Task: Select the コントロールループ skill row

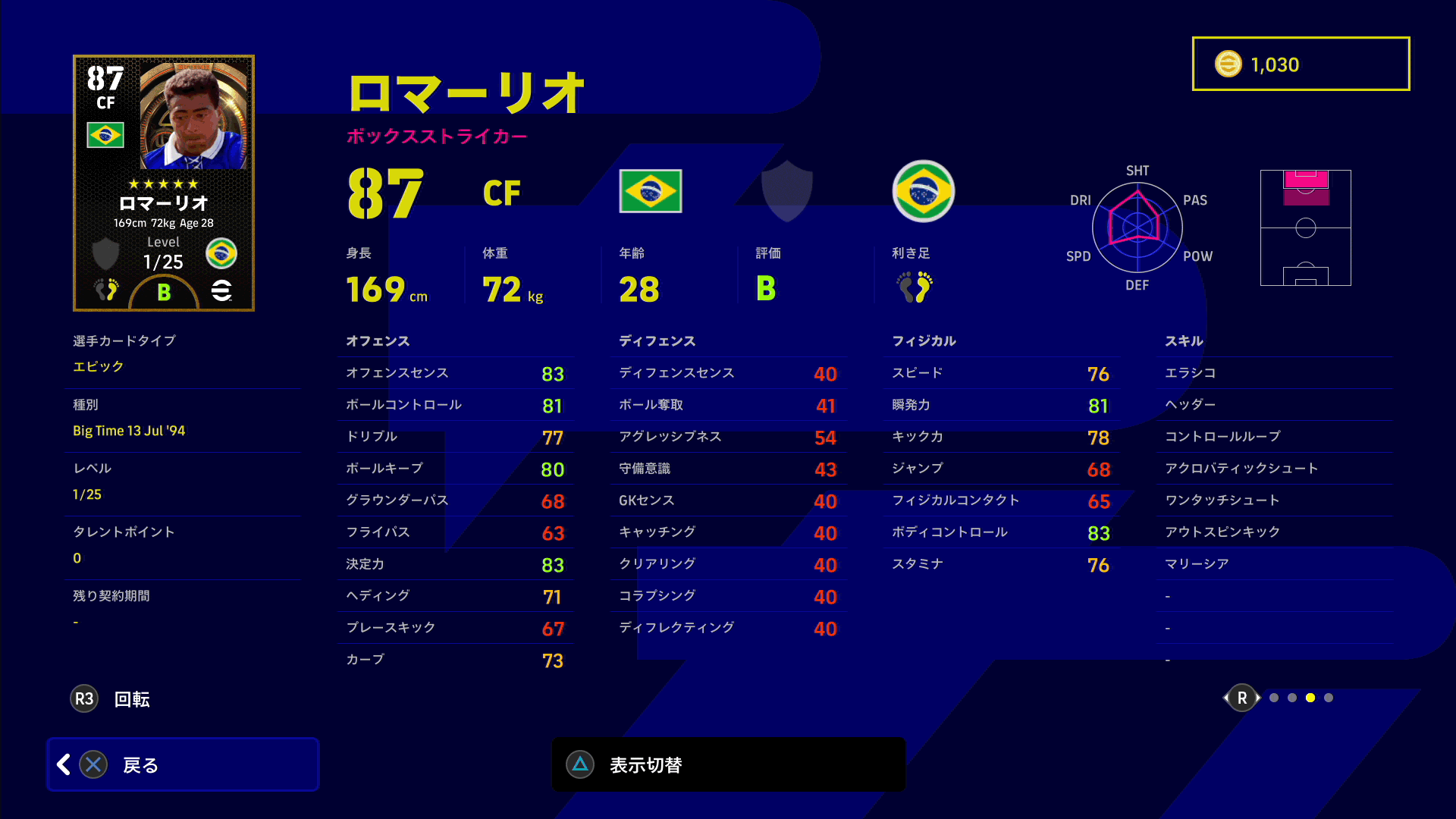Action: (x=1274, y=437)
